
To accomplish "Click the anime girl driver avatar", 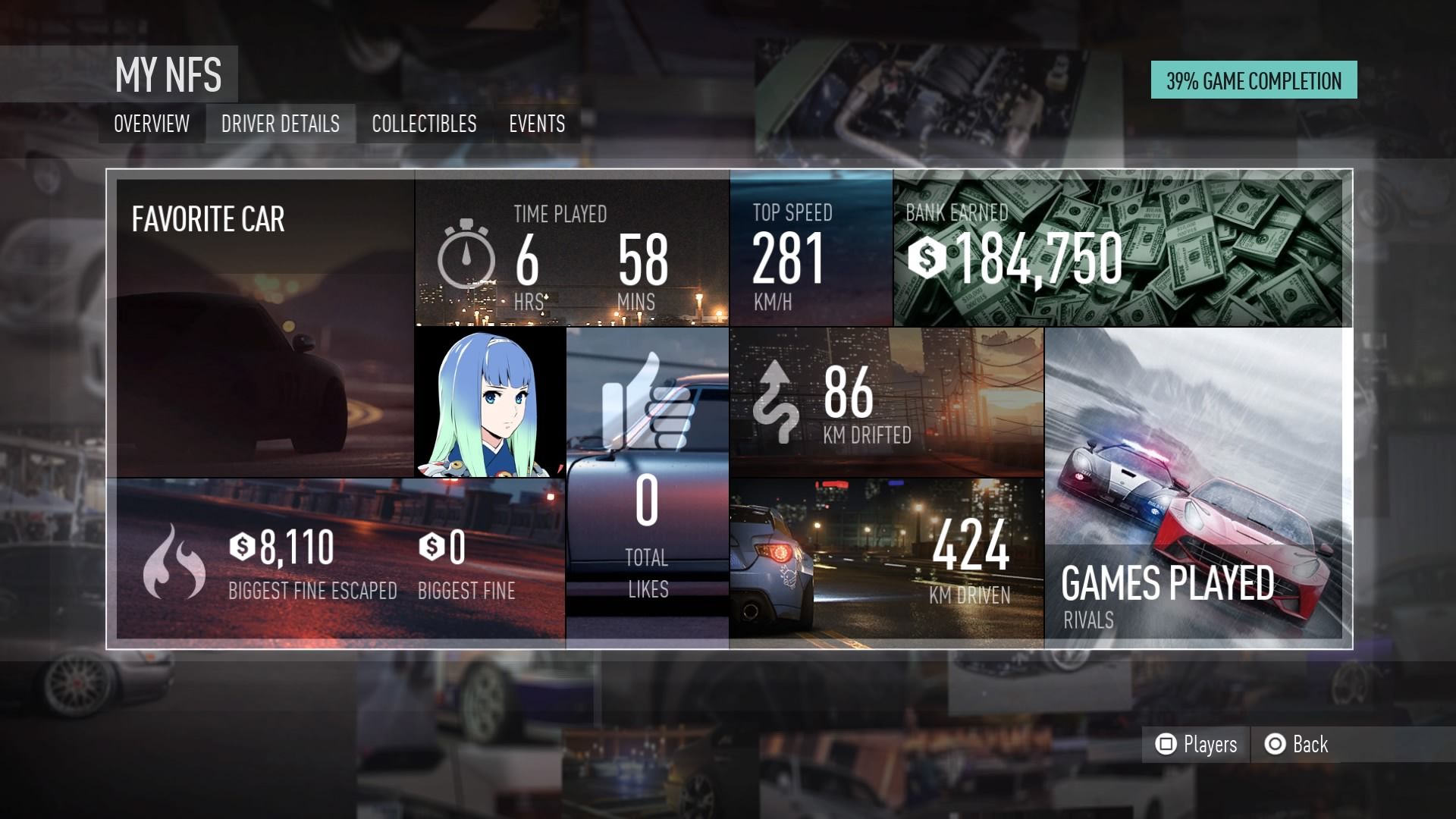I will coord(490,402).
